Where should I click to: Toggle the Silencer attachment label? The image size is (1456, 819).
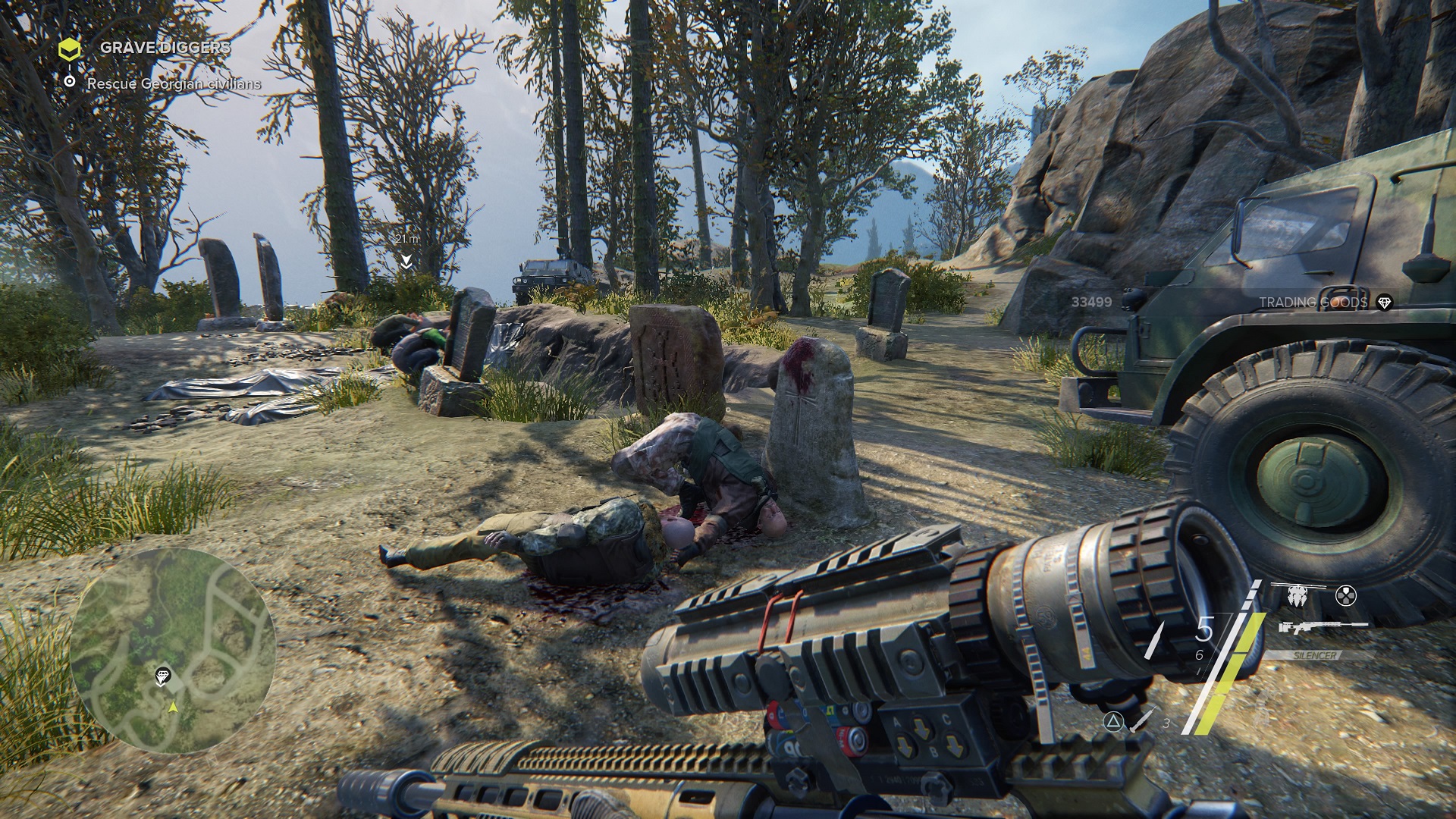click(x=1316, y=654)
